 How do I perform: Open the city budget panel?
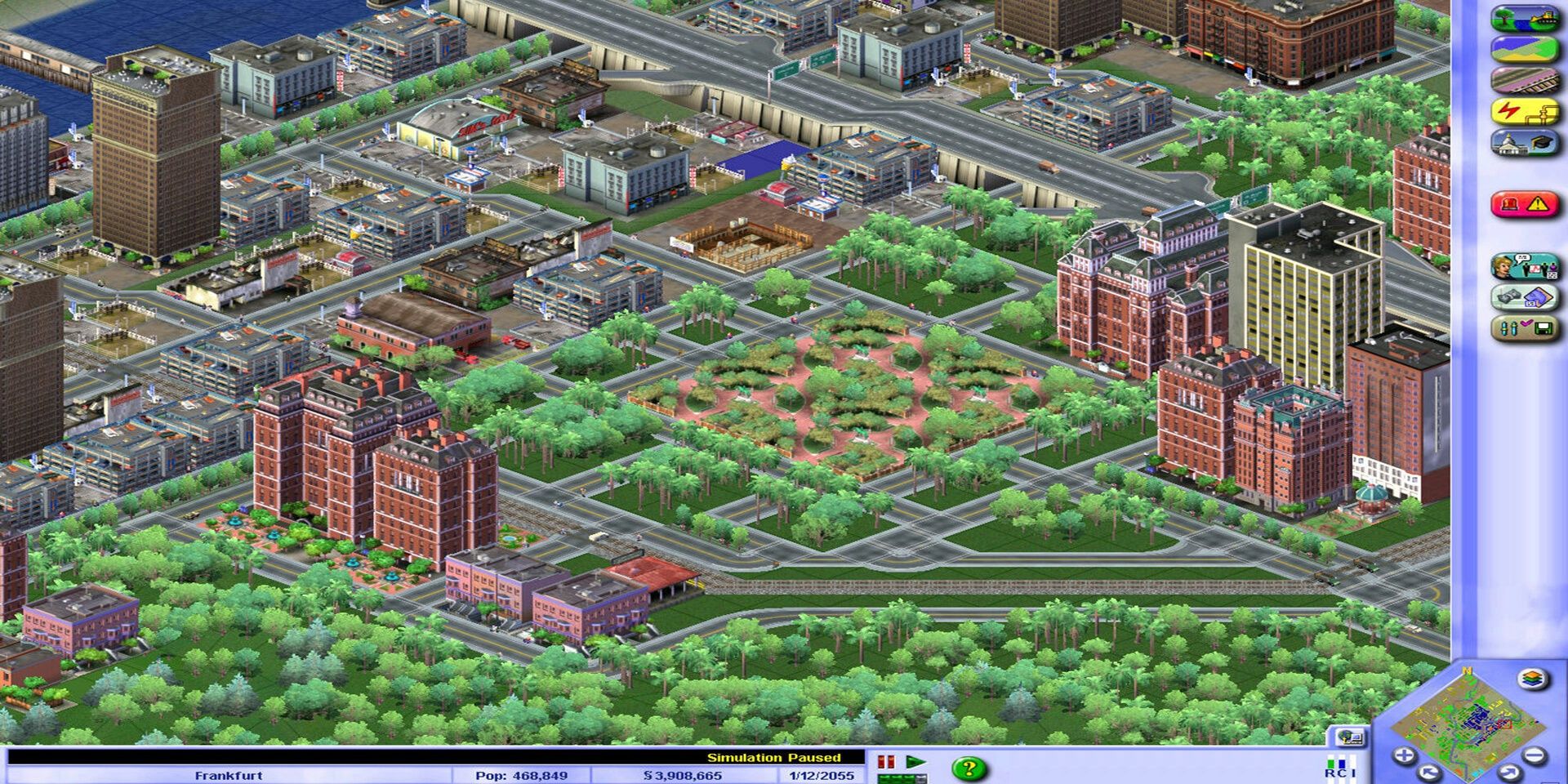coord(1527,296)
